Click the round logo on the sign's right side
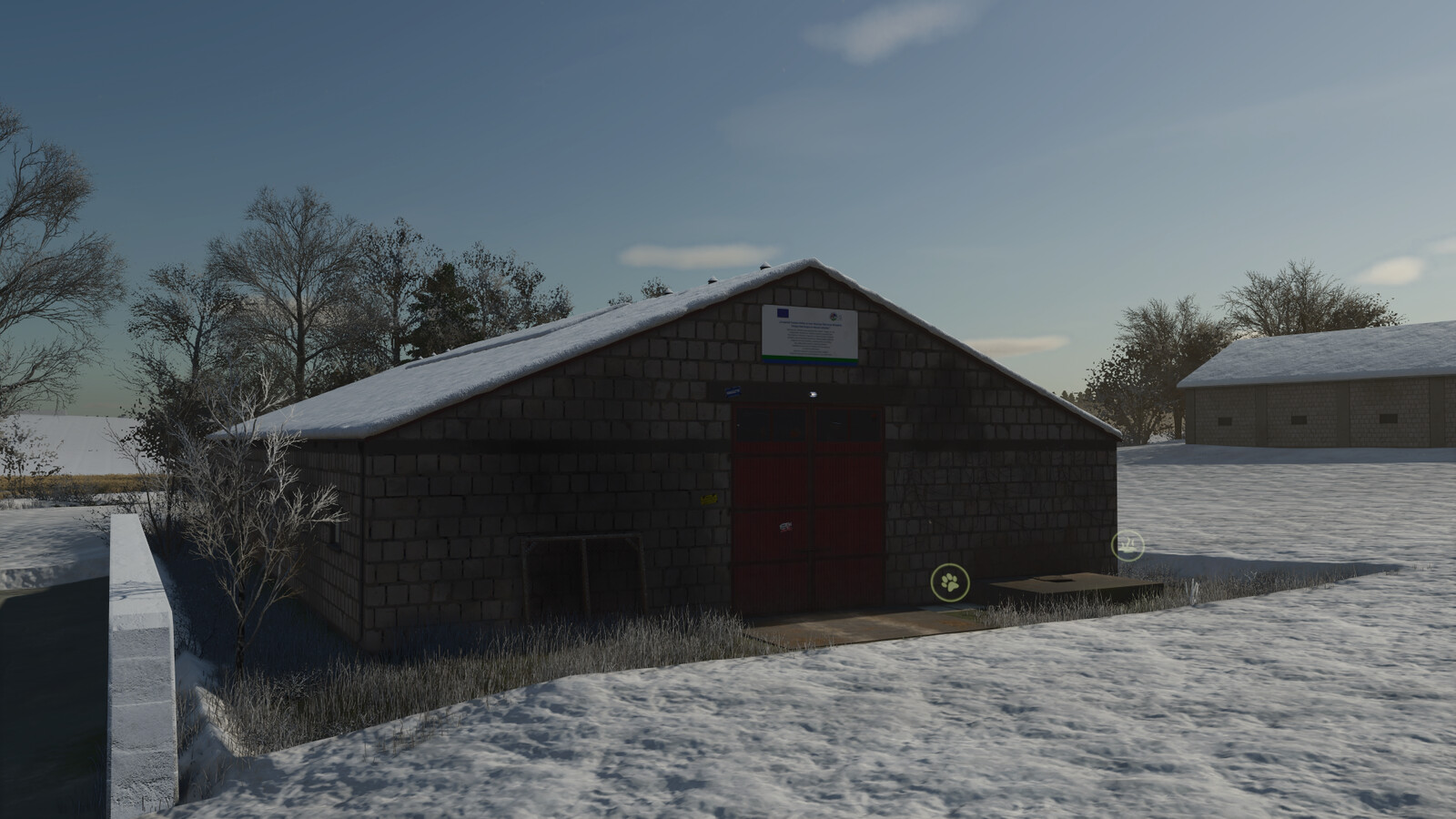This screenshot has width=1456, height=819. (834, 317)
